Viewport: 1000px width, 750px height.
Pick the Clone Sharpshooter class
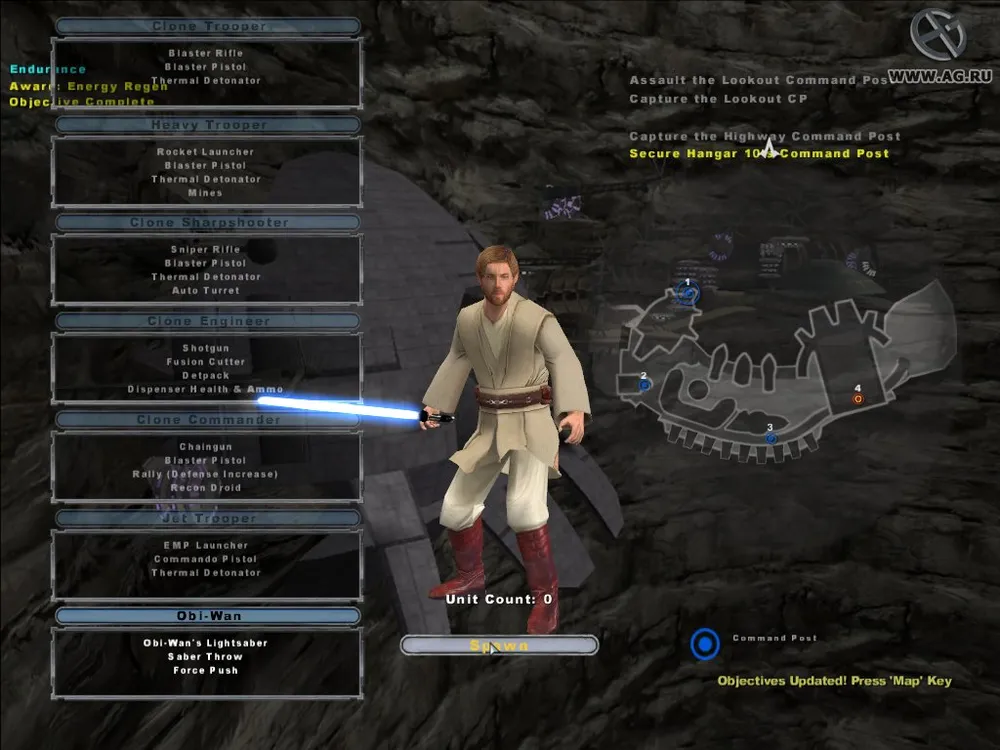[x=208, y=223]
